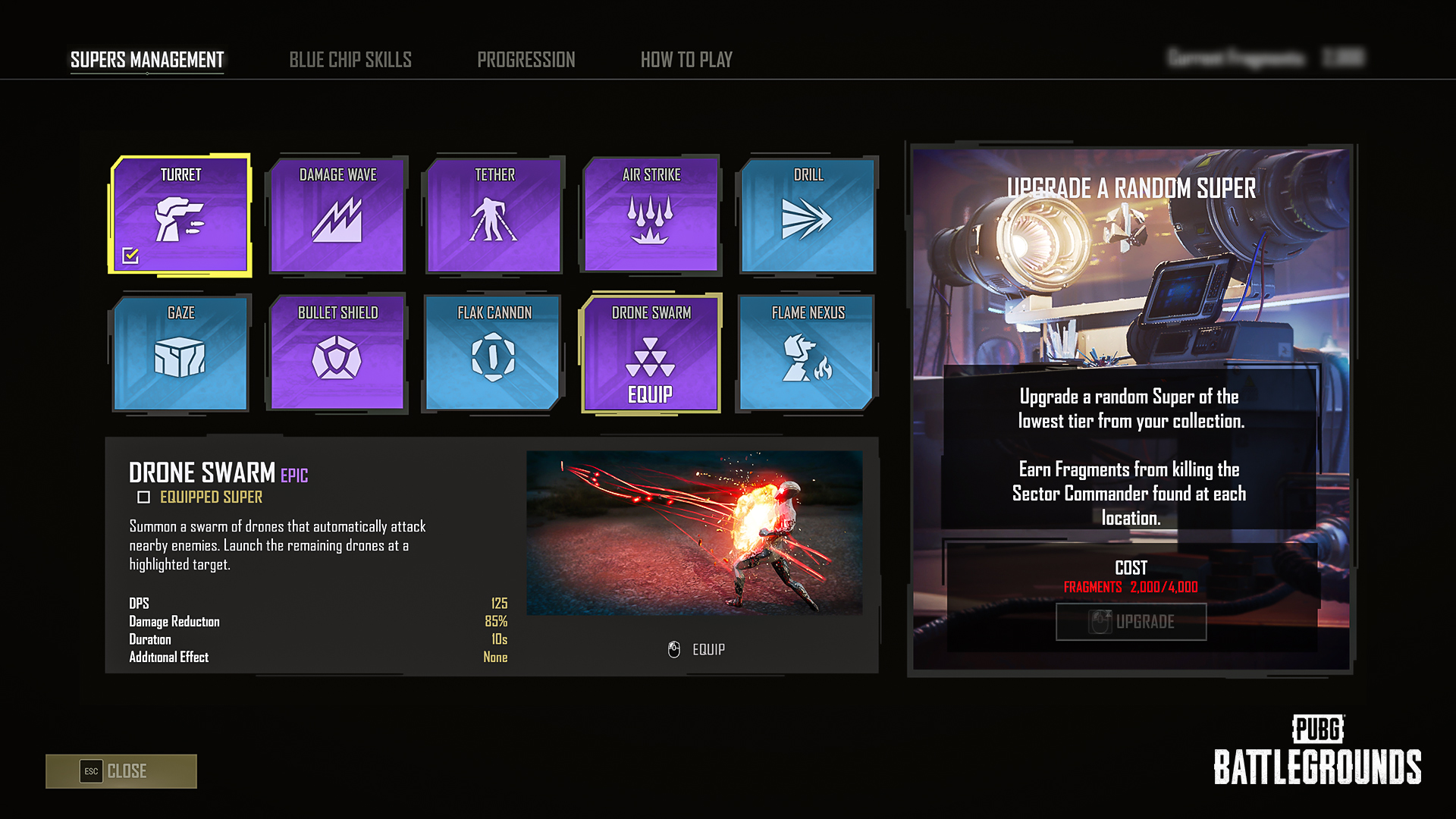Show the How To Play tab
Screen dimensions: 1456x819
click(x=686, y=60)
